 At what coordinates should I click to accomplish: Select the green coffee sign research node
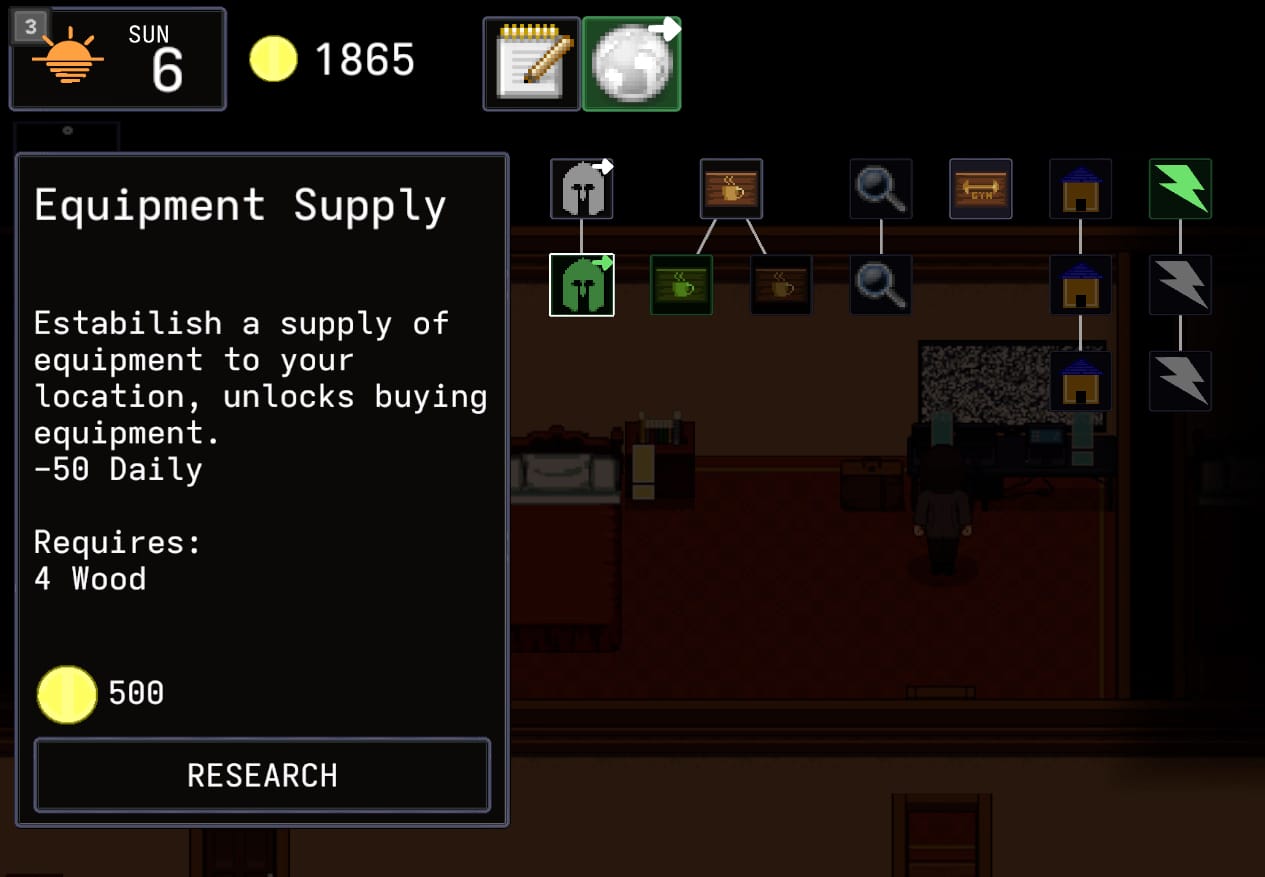click(681, 285)
